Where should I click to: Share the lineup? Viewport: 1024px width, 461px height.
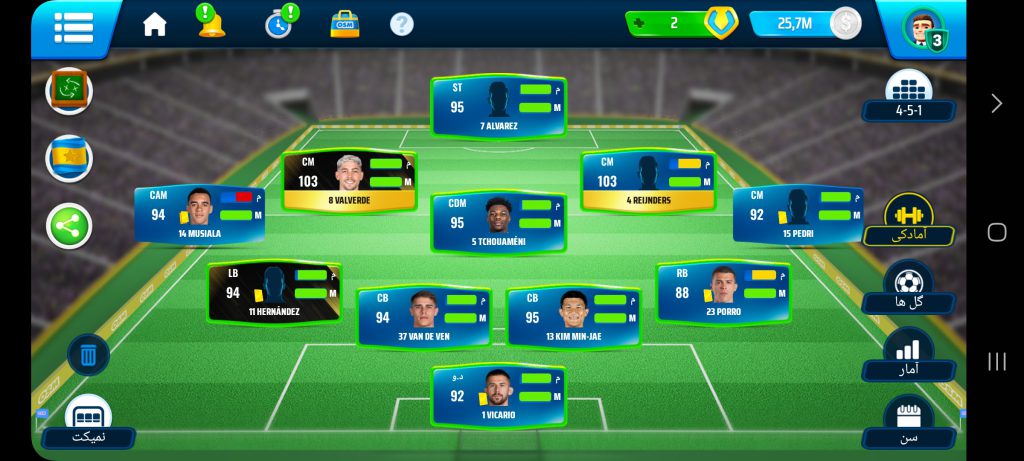pyautogui.click(x=69, y=226)
